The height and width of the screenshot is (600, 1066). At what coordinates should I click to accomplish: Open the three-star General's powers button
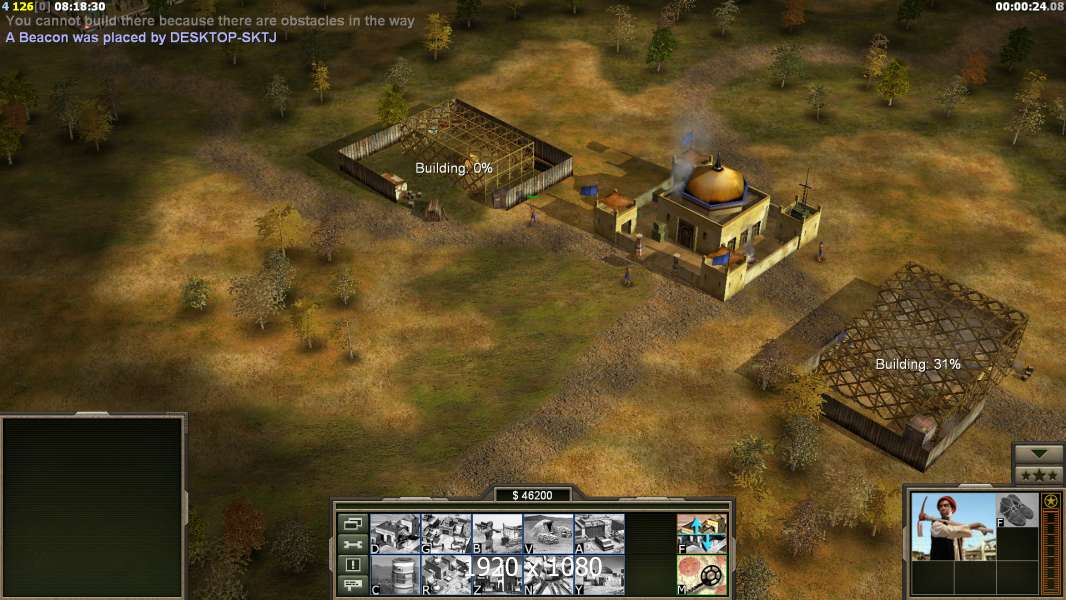point(1038,474)
